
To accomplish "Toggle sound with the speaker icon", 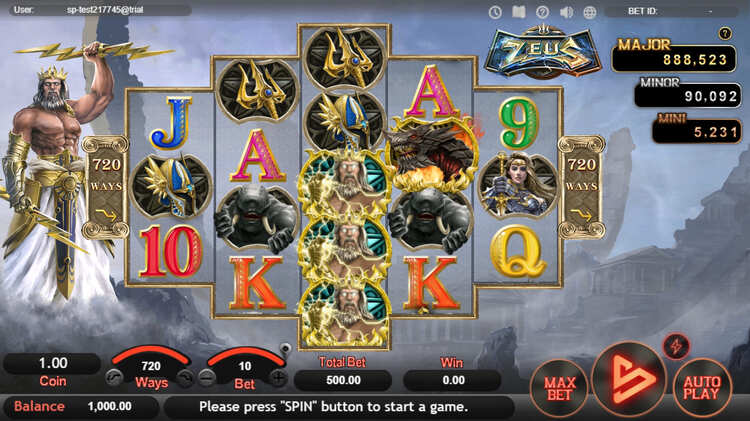I will point(567,12).
